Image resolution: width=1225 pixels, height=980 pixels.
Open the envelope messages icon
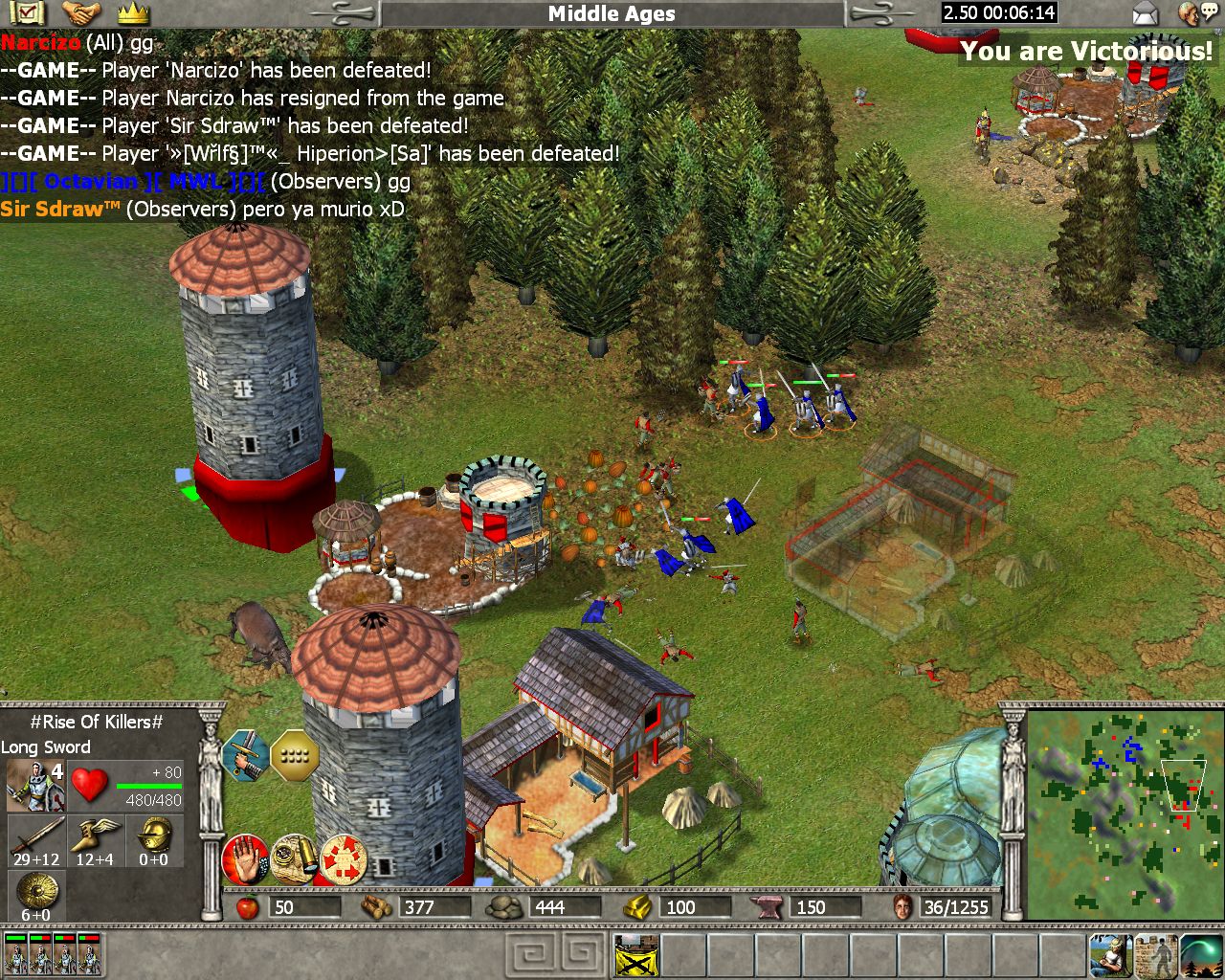[x=1145, y=13]
